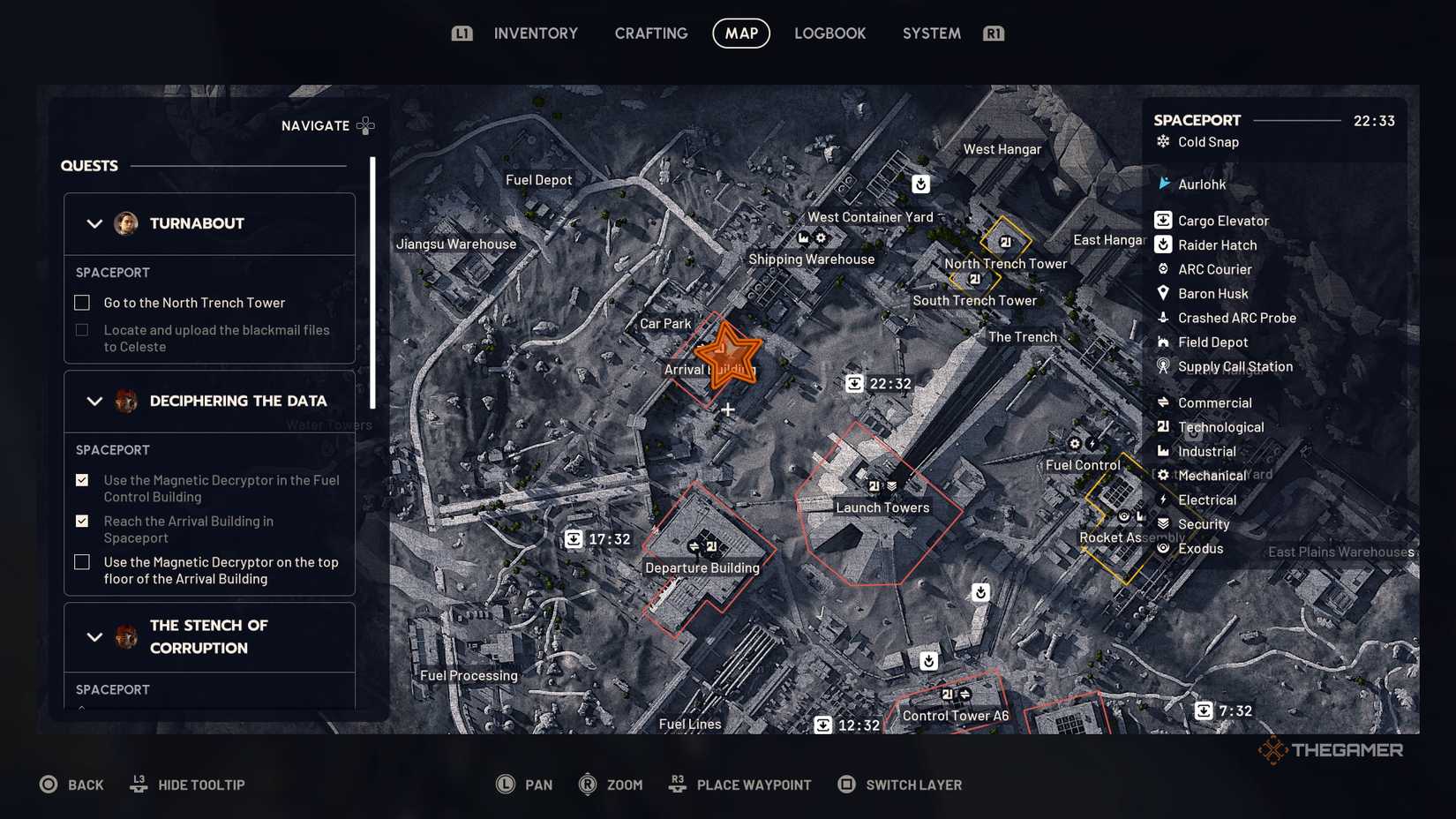
Task: Expand The Stench Of Corruption quest
Action: [x=94, y=636]
